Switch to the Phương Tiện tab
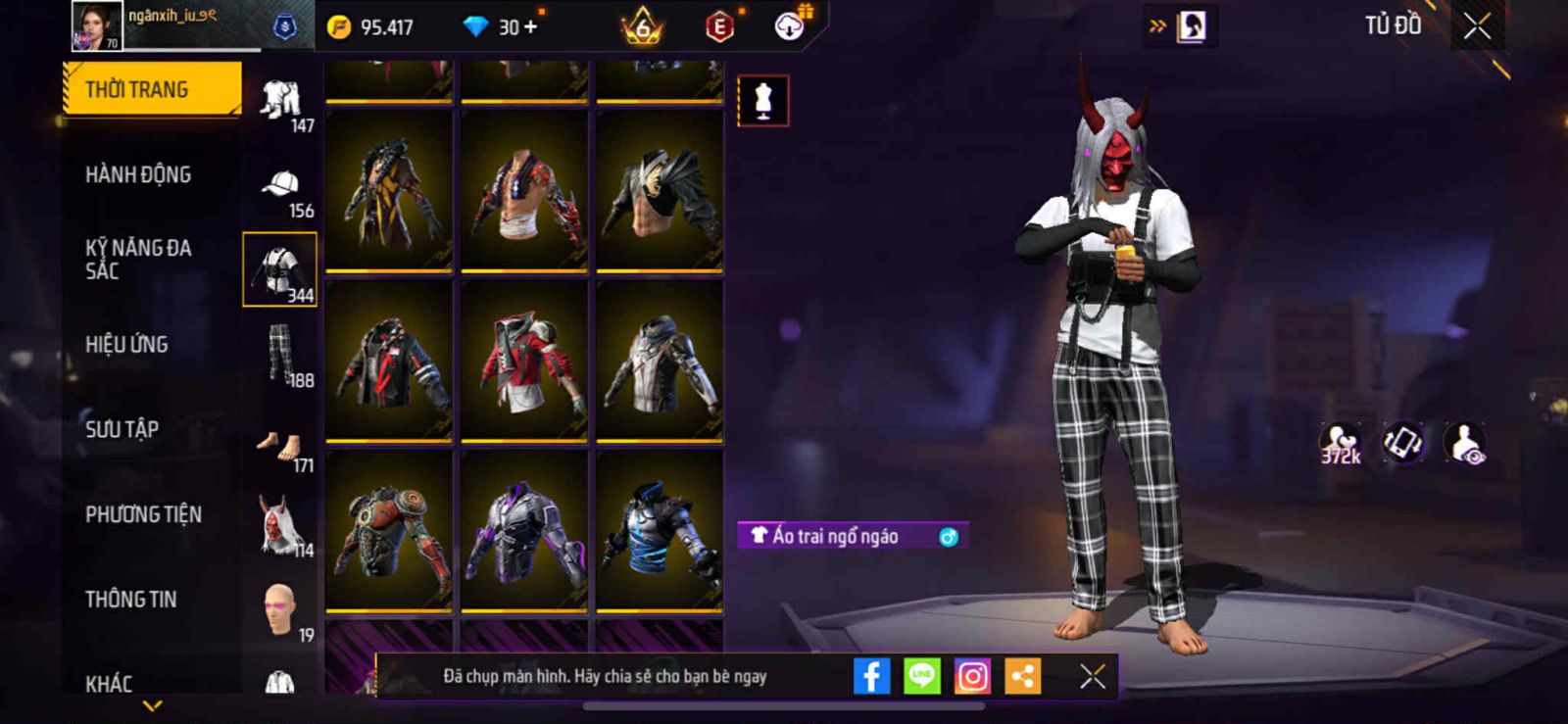Image resolution: width=1568 pixels, height=724 pixels. tap(143, 514)
